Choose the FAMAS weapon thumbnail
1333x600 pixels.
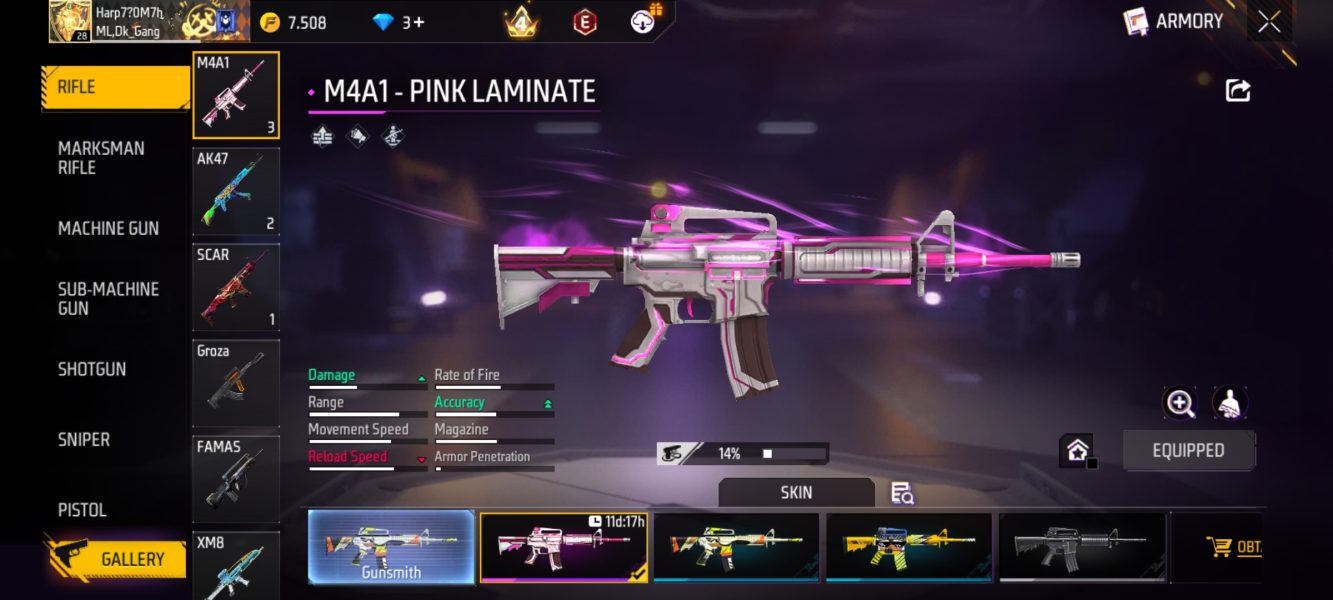pos(236,479)
